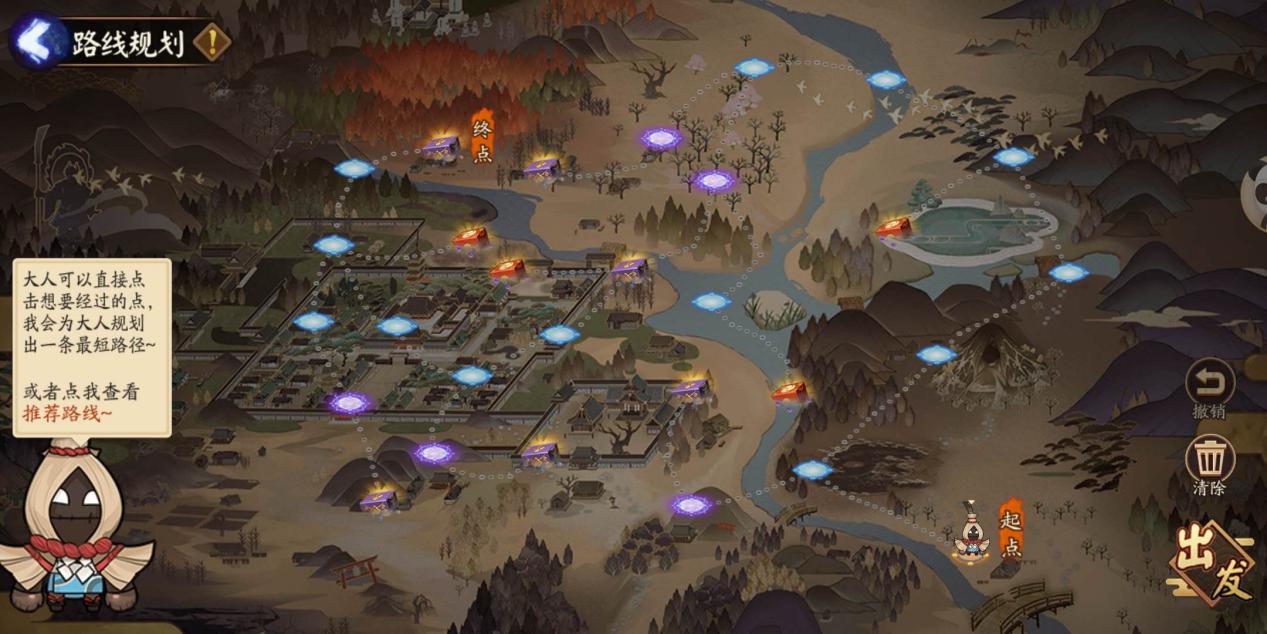Set off by clicking 出发
Image resolution: width=1267 pixels, height=634 pixels.
click(1214, 565)
